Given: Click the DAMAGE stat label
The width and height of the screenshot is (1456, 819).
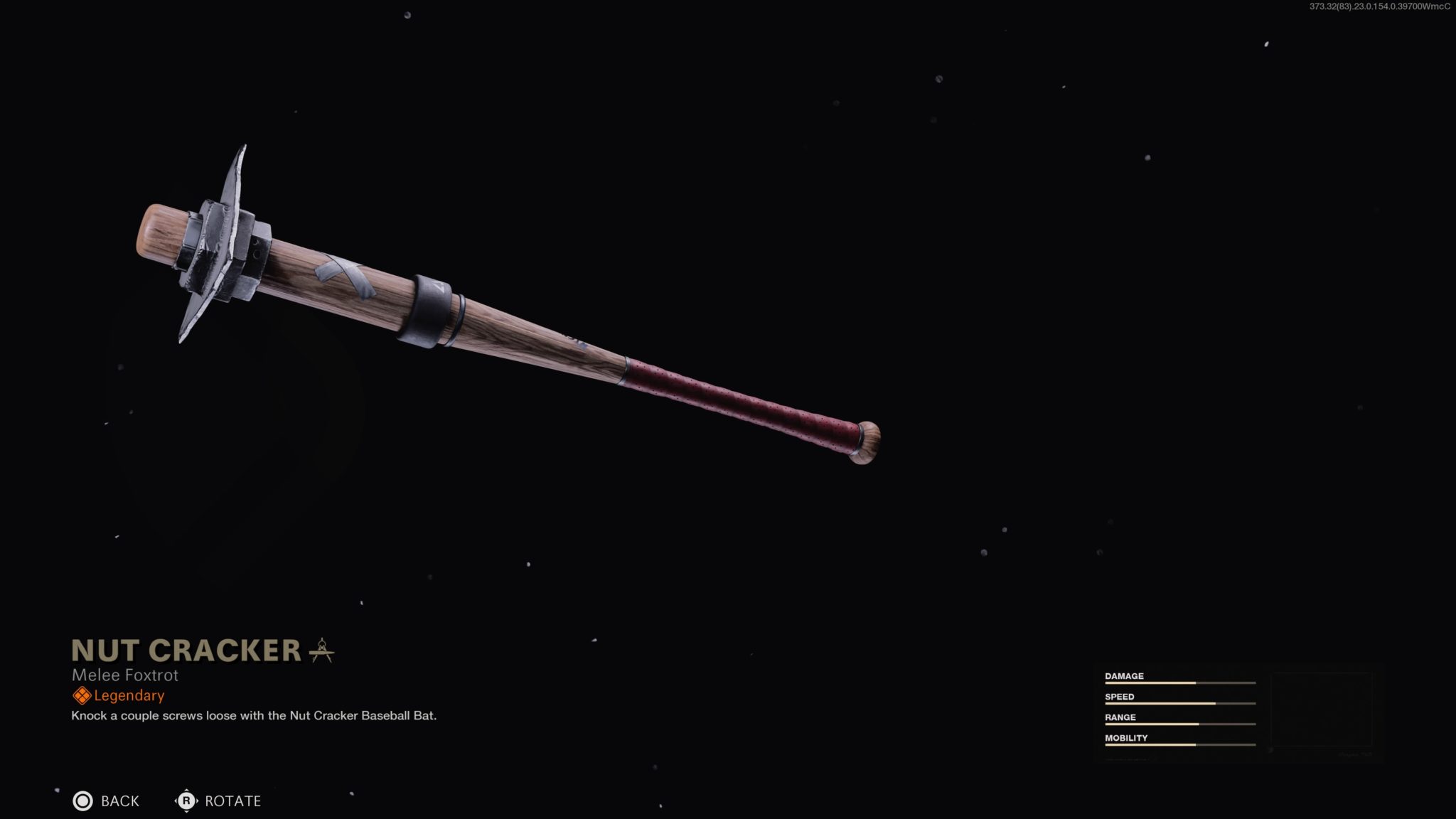Looking at the screenshot, I should point(1124,676).
